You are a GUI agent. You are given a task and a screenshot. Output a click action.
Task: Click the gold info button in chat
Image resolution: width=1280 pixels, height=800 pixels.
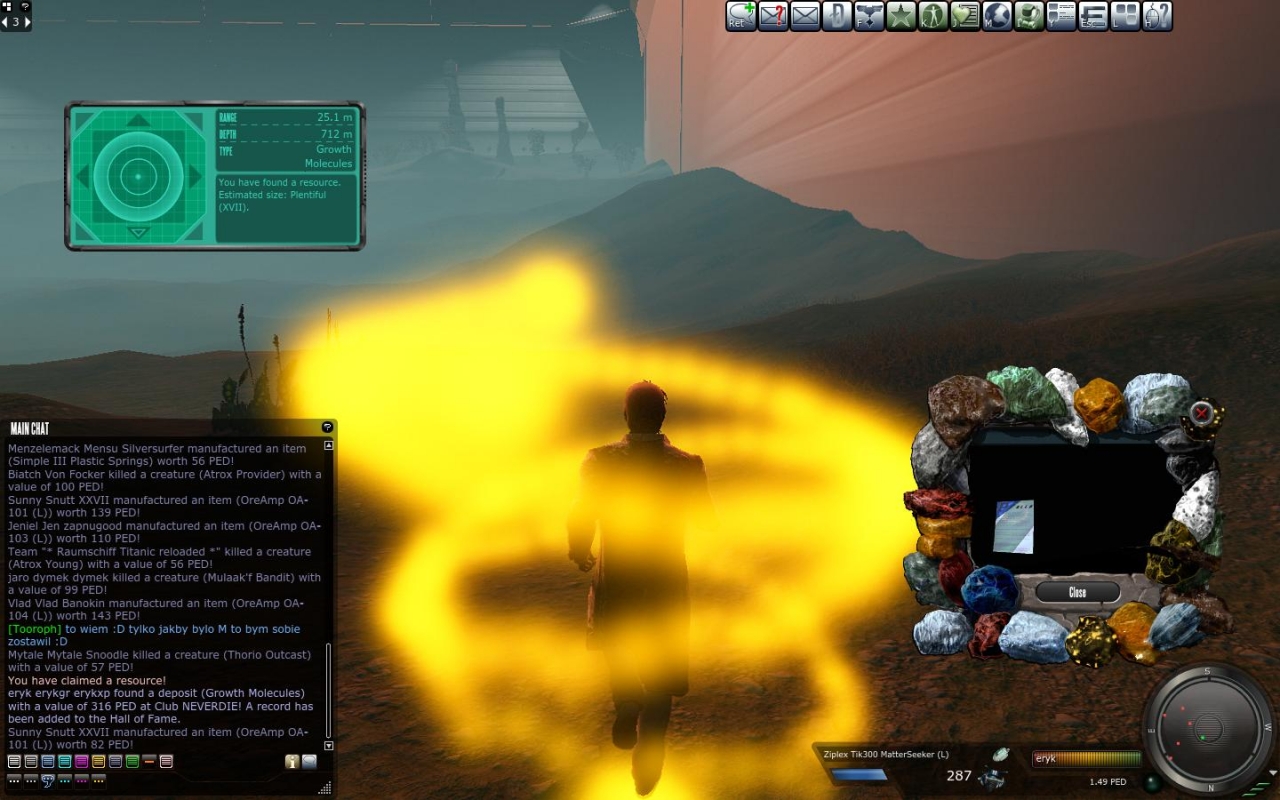[292, 762]
